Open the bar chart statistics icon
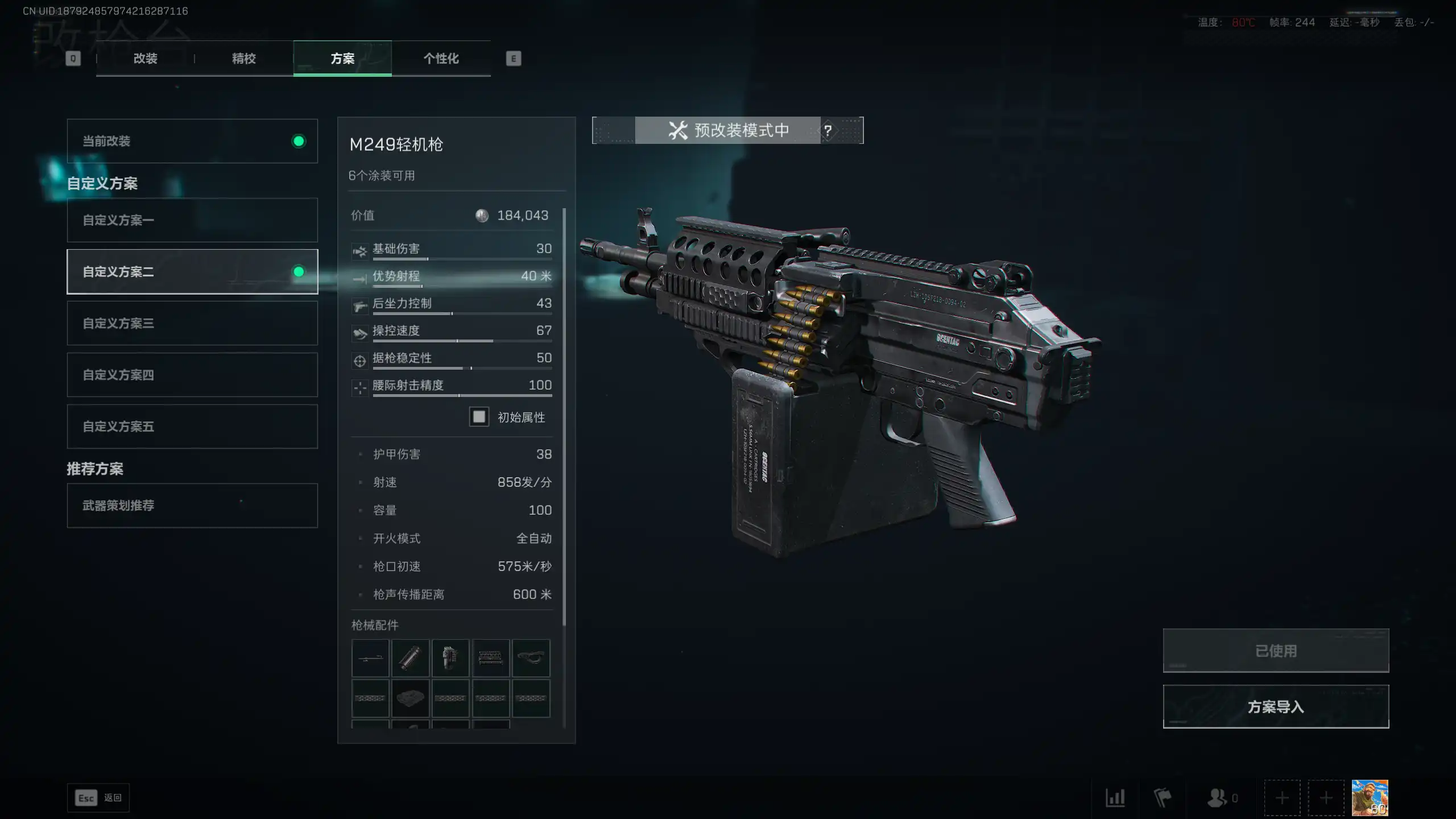Screen dimensions: 1456x819 coord(1115,798)
